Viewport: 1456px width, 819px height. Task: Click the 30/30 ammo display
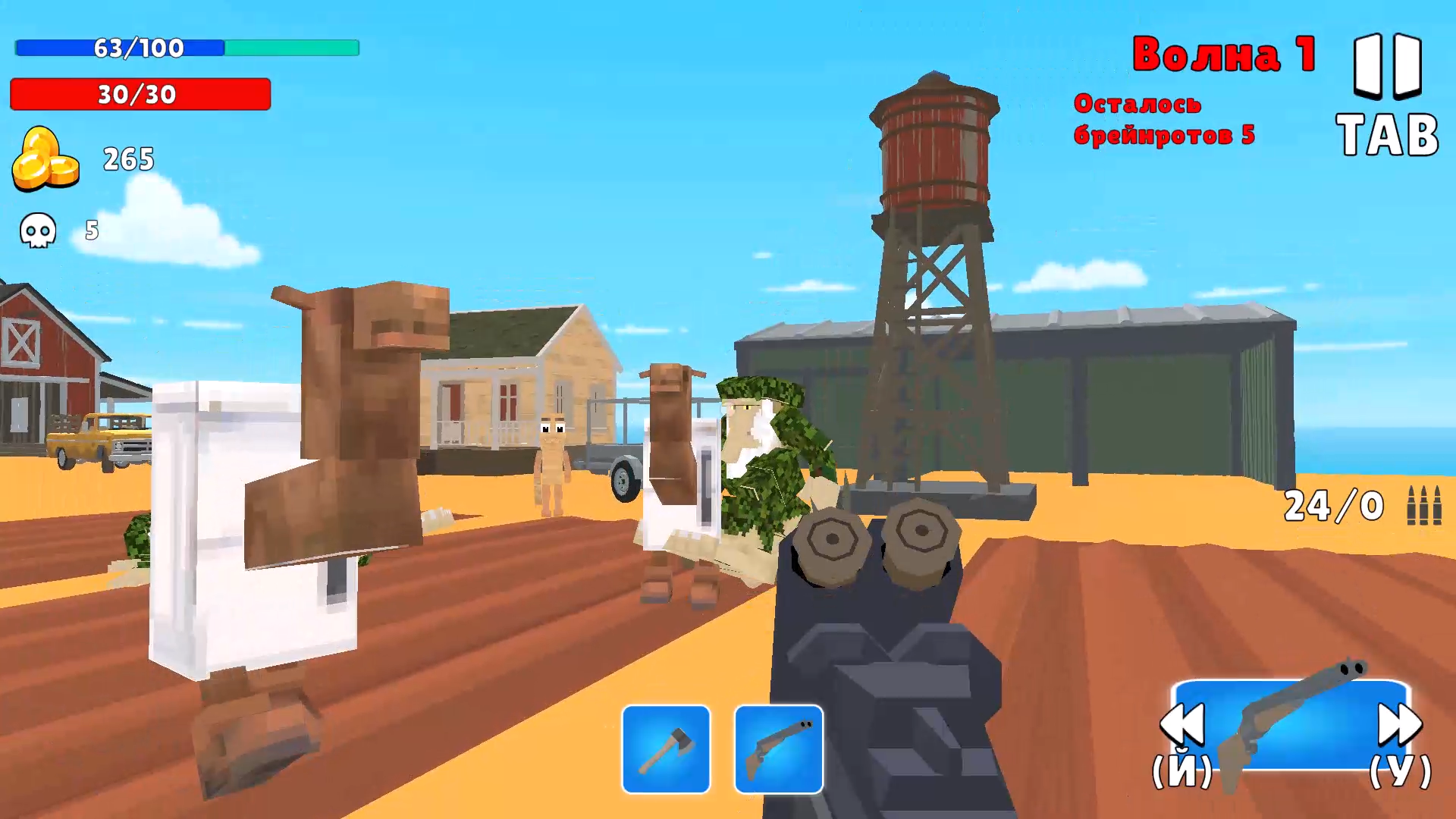pyautogui.click(x=139, y=96)
